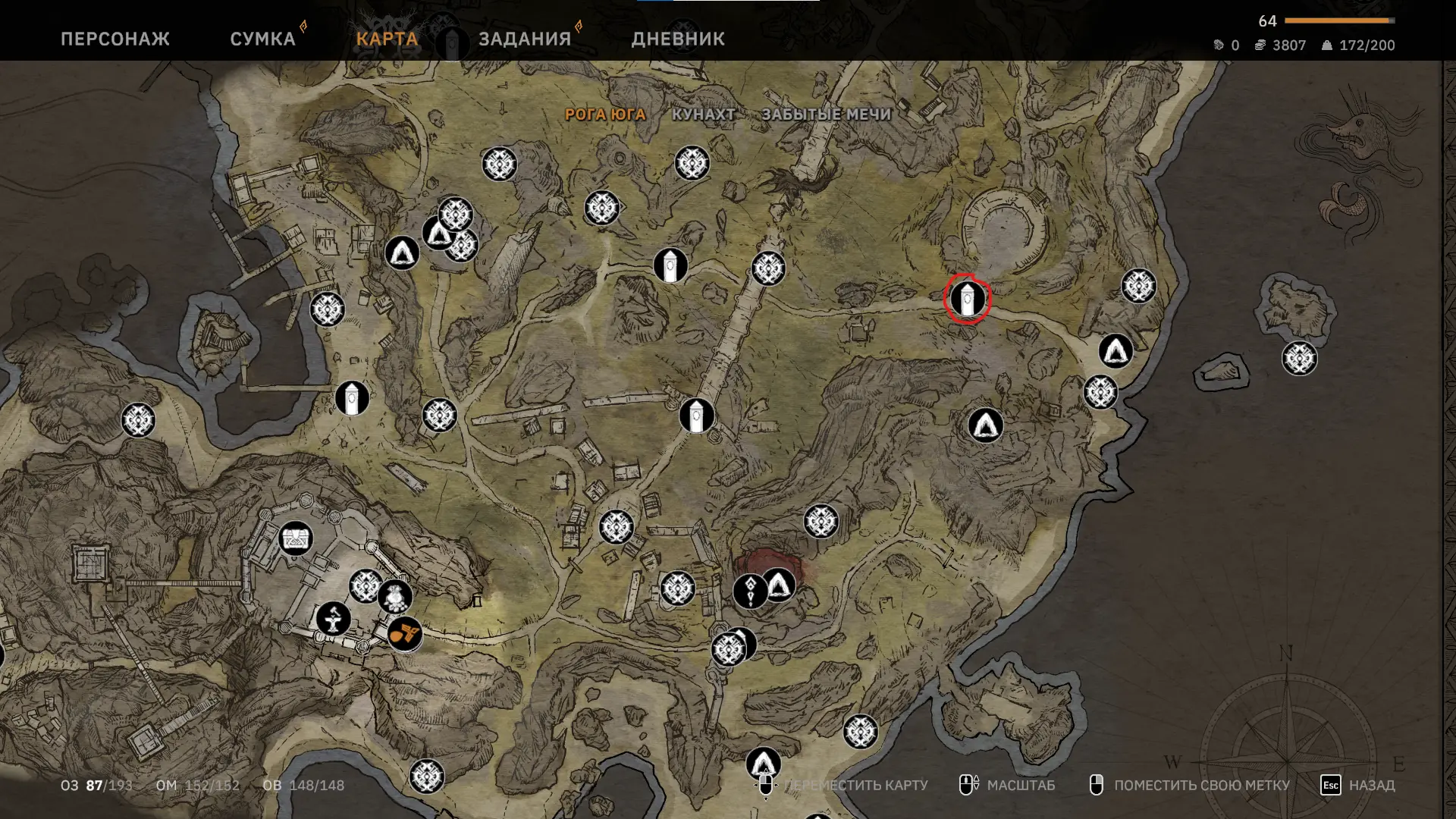Open the ПЕРСОНАЖ character tab
This screenshot has width=1456, height=819.
click(115, 39)
